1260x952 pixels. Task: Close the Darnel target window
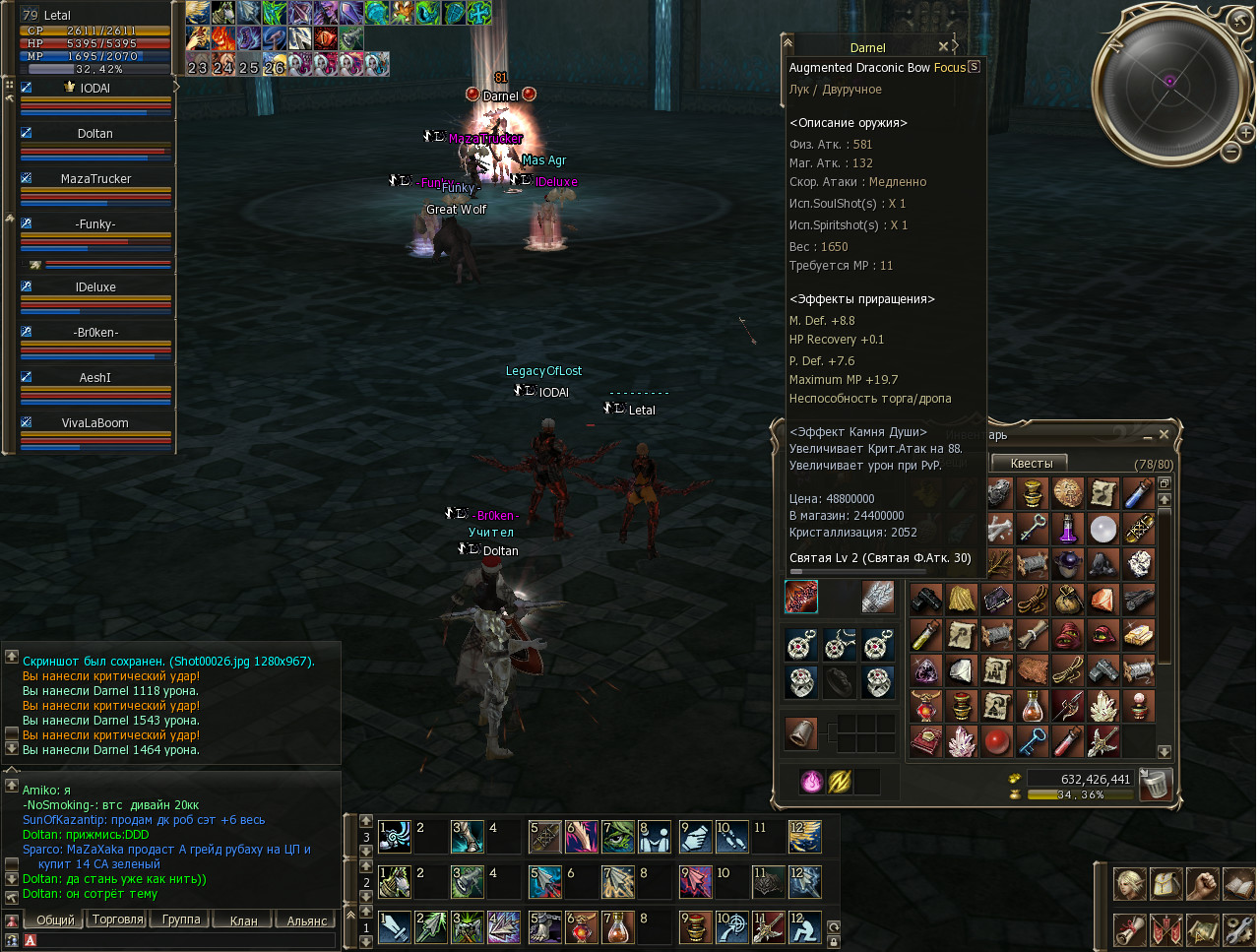pyautogui.click(x=943, y=46)
